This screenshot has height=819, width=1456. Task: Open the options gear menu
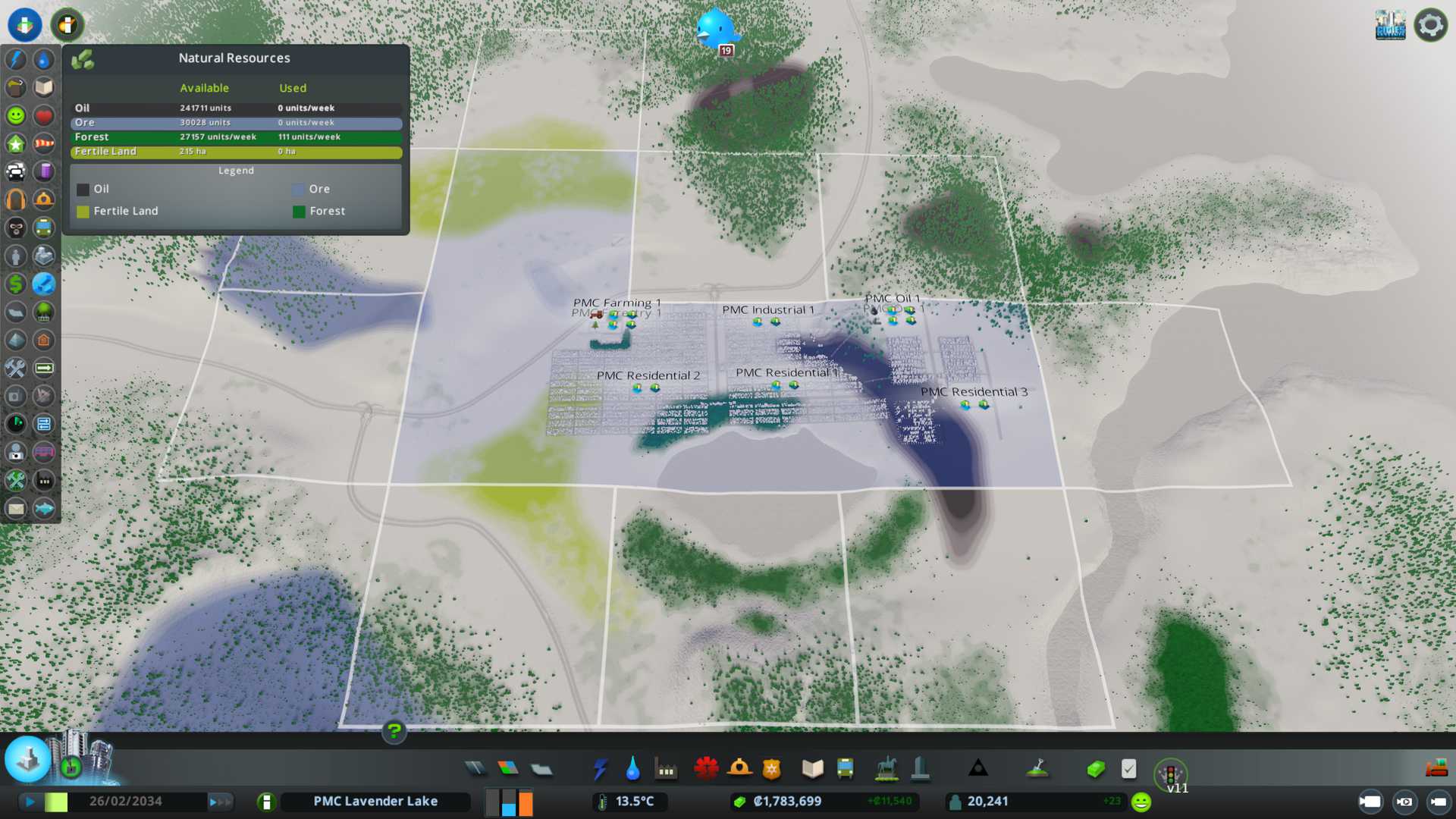coord(1430,25)
